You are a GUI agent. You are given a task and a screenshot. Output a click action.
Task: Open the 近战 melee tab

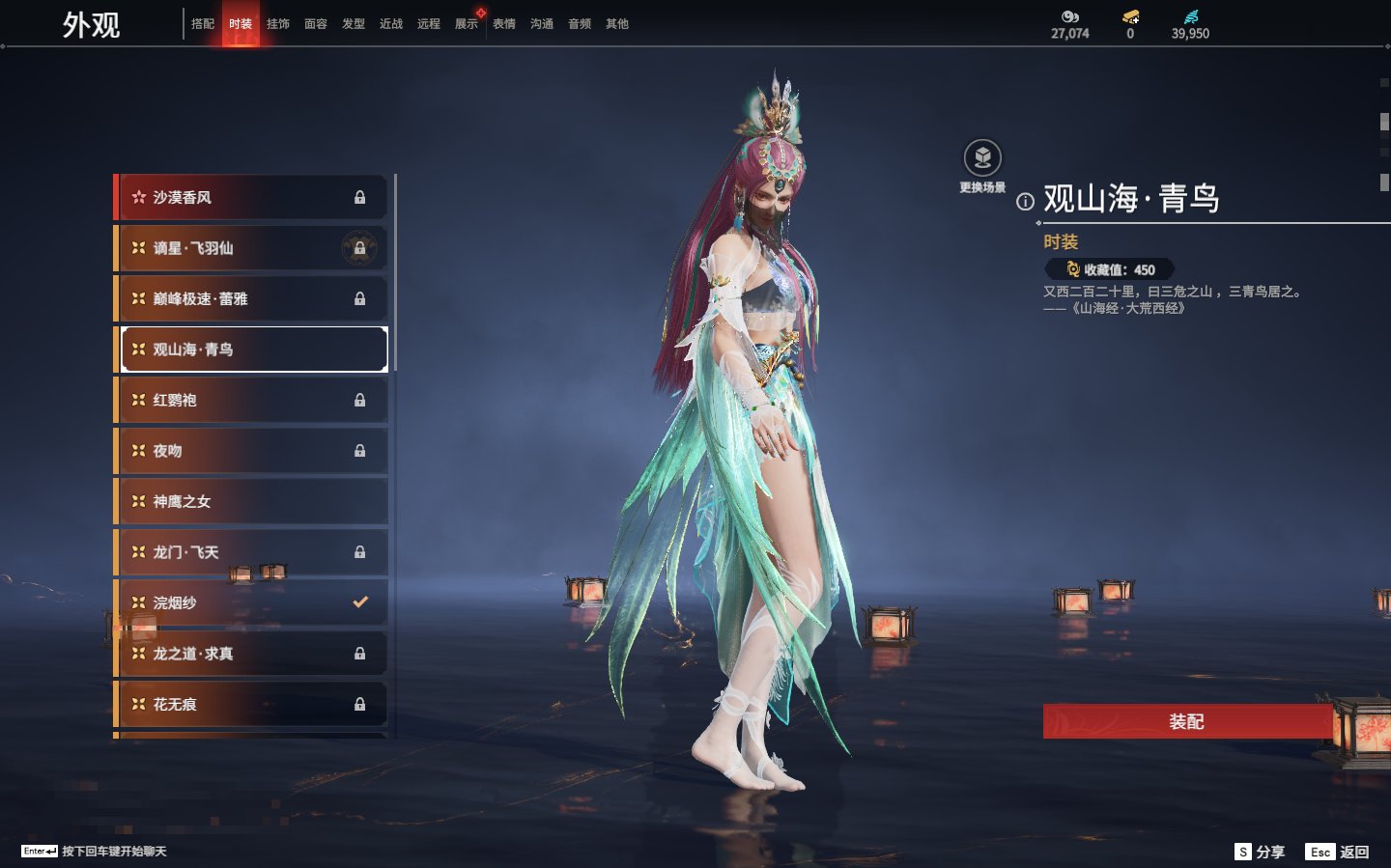(391, 24)
